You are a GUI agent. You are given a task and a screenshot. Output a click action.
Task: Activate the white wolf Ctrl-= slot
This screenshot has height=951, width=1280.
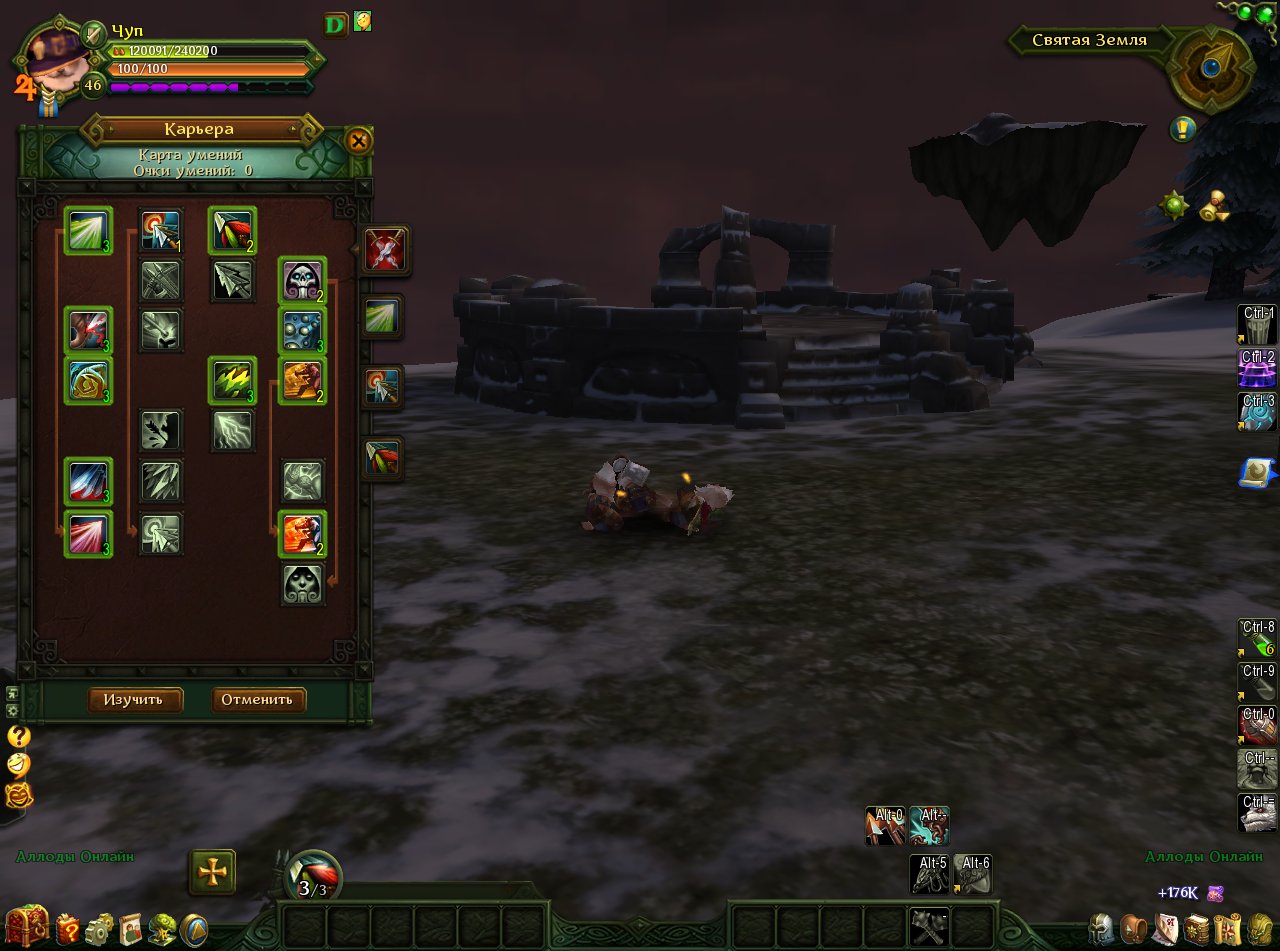tap(1257, 812)
